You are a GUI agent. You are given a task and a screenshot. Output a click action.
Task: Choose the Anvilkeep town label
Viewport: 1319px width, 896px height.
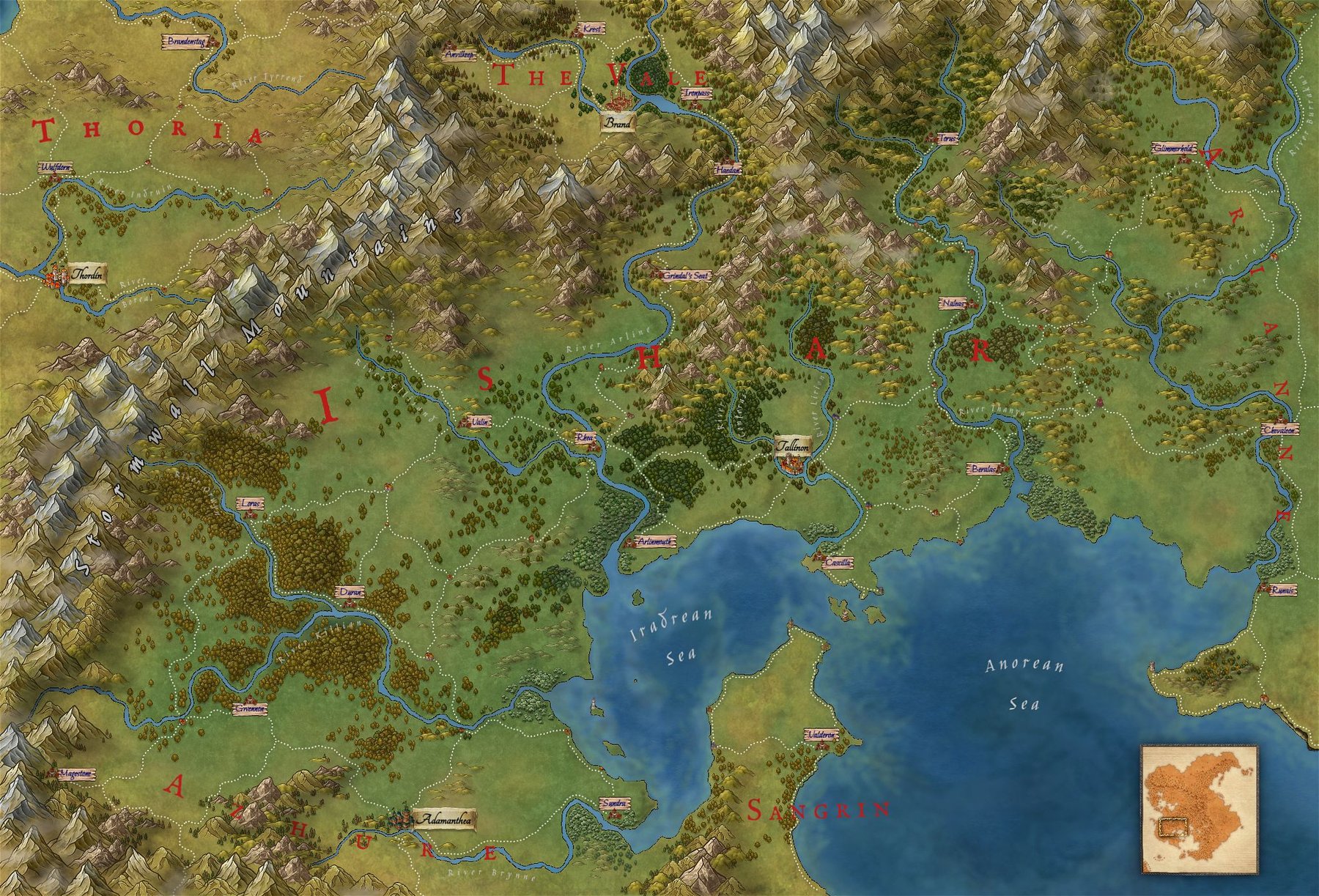(459, 54)
